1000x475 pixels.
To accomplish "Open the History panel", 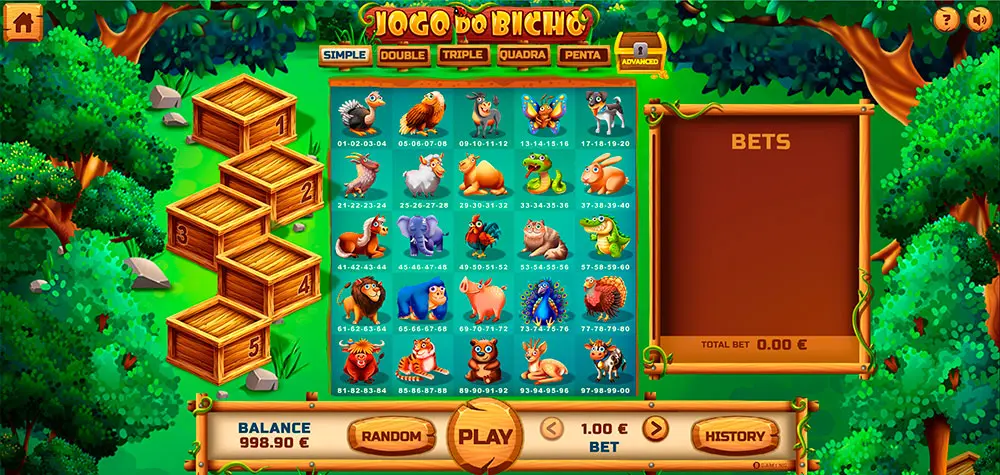I will (x=735, y=436).
